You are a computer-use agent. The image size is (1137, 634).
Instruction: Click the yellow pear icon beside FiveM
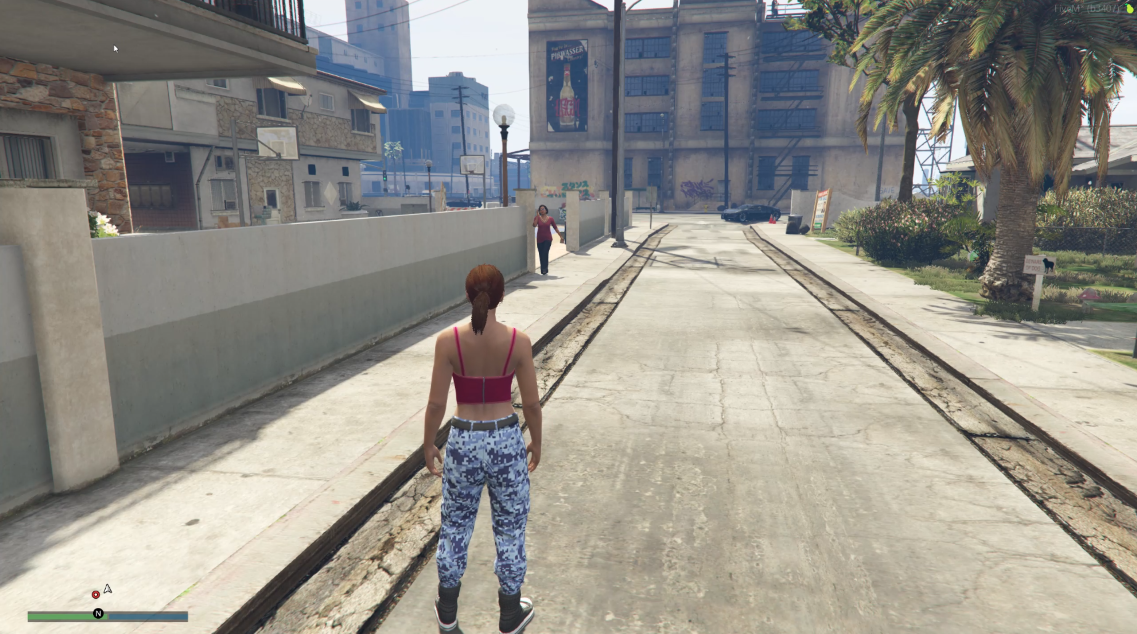pos(1131,8)
